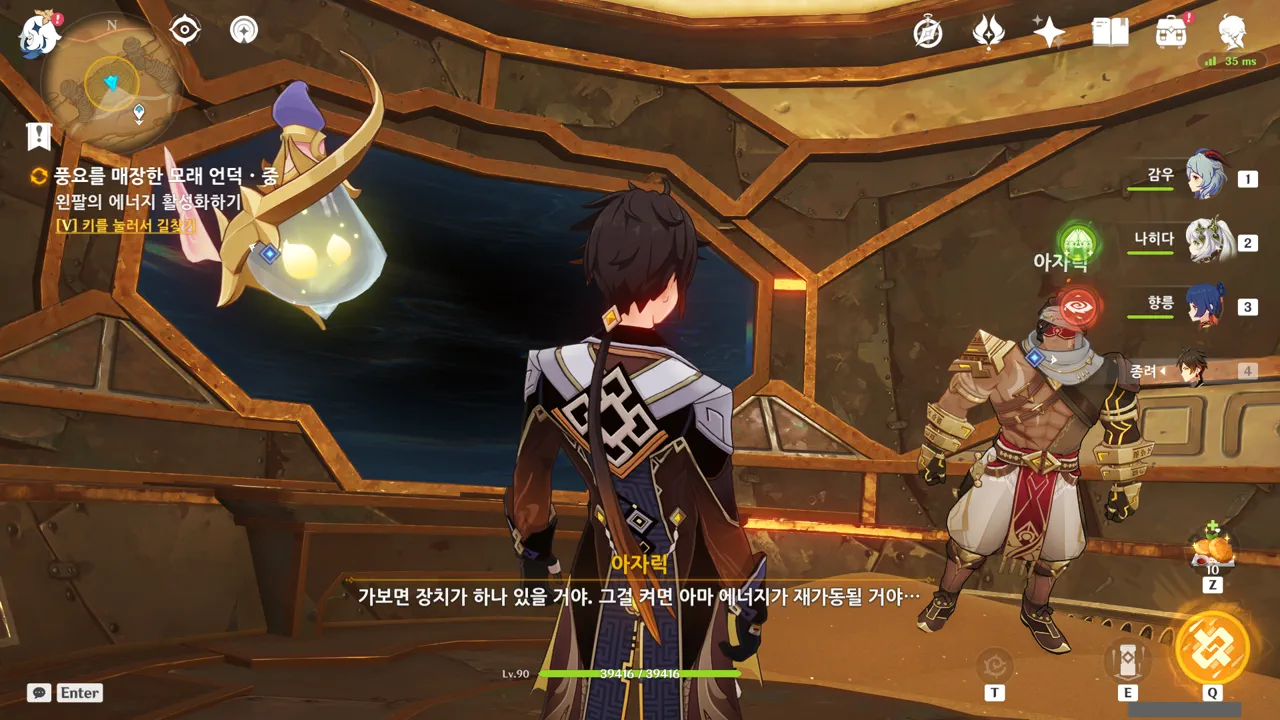
Task: Open the Paimon main menu
Action: coord(40,35)
